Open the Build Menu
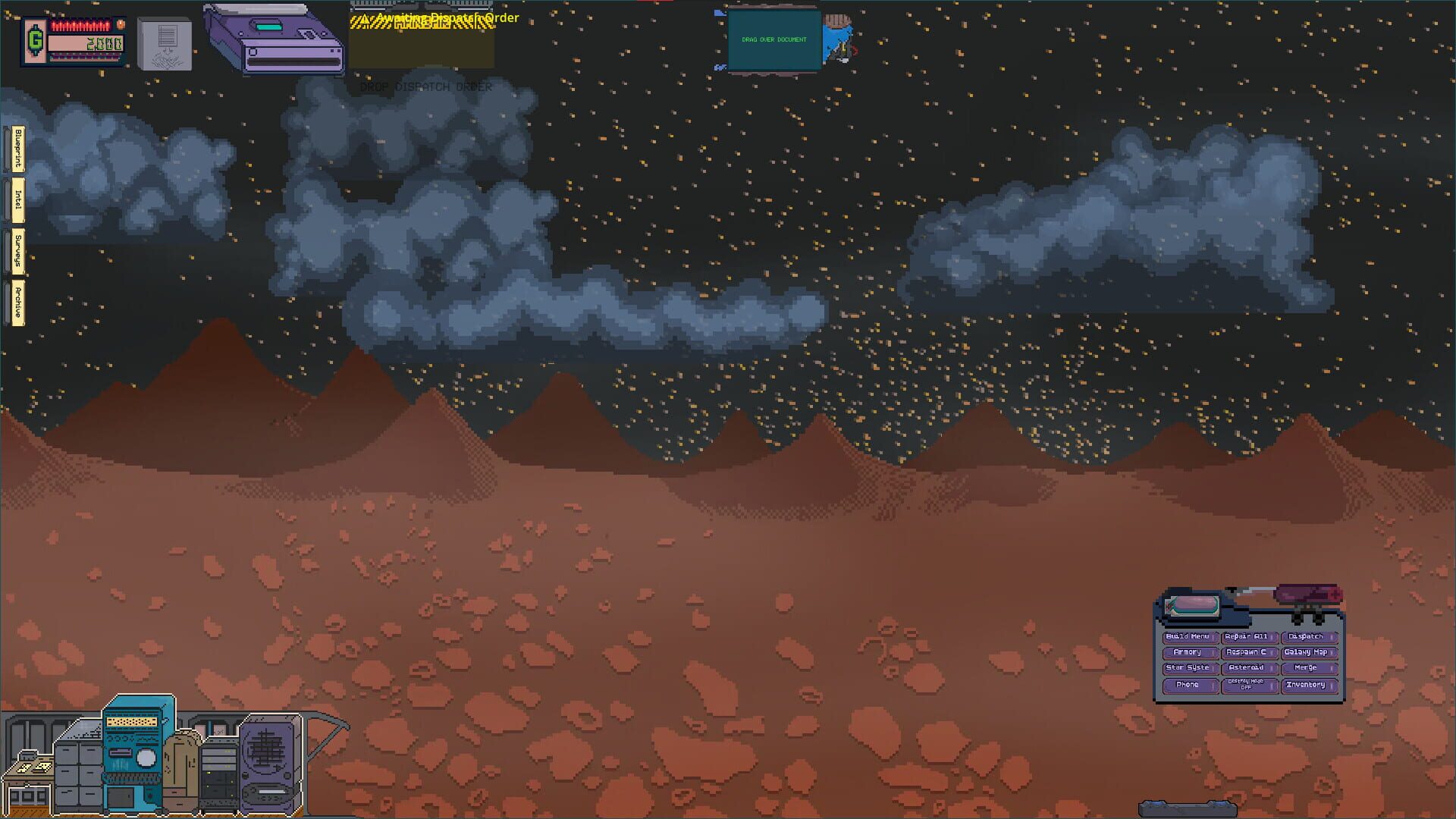This screenshot has width=1456, height=819. tap(1189, 636)
